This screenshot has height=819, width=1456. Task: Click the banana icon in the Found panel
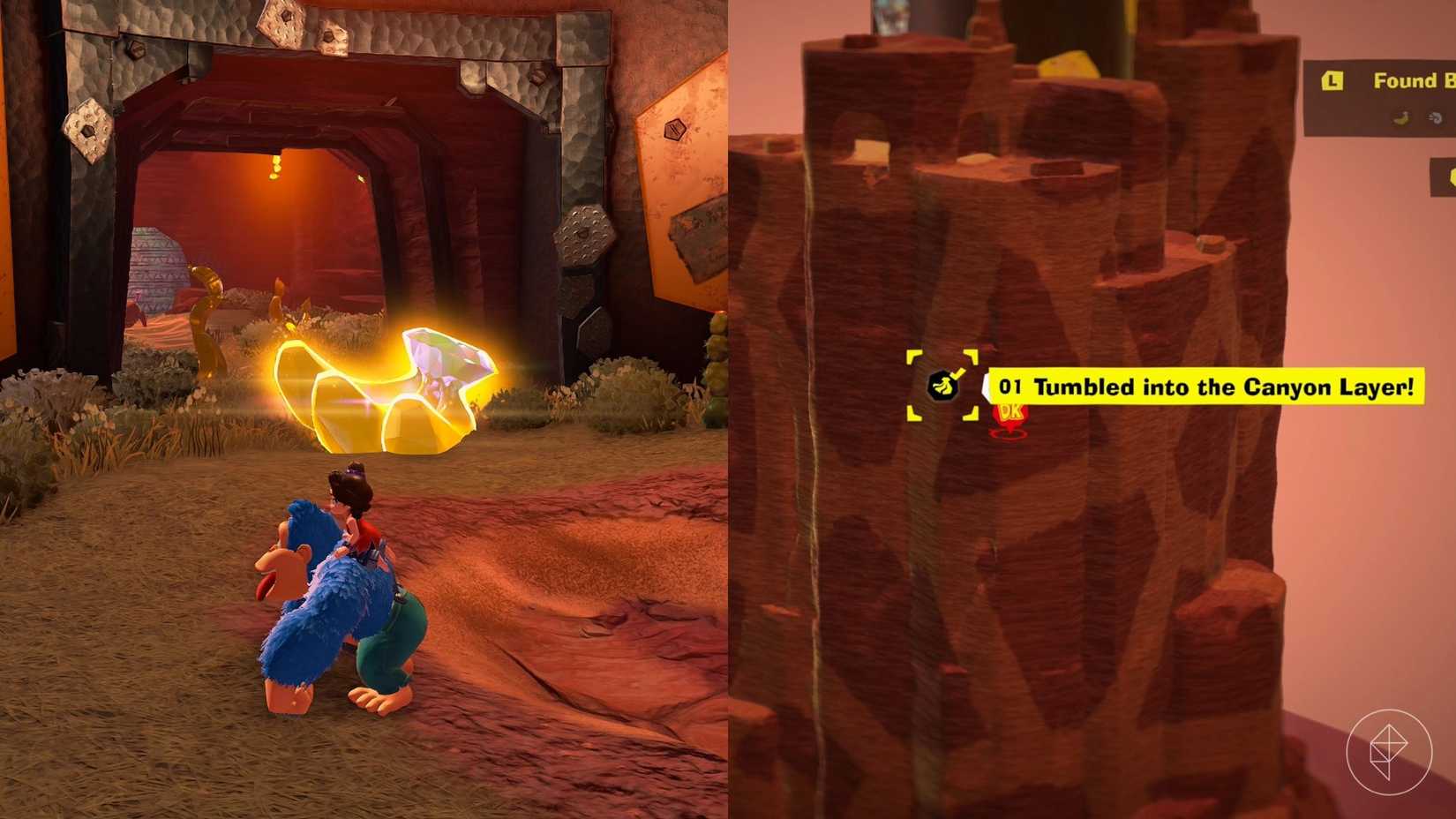tap(1401, 118)
